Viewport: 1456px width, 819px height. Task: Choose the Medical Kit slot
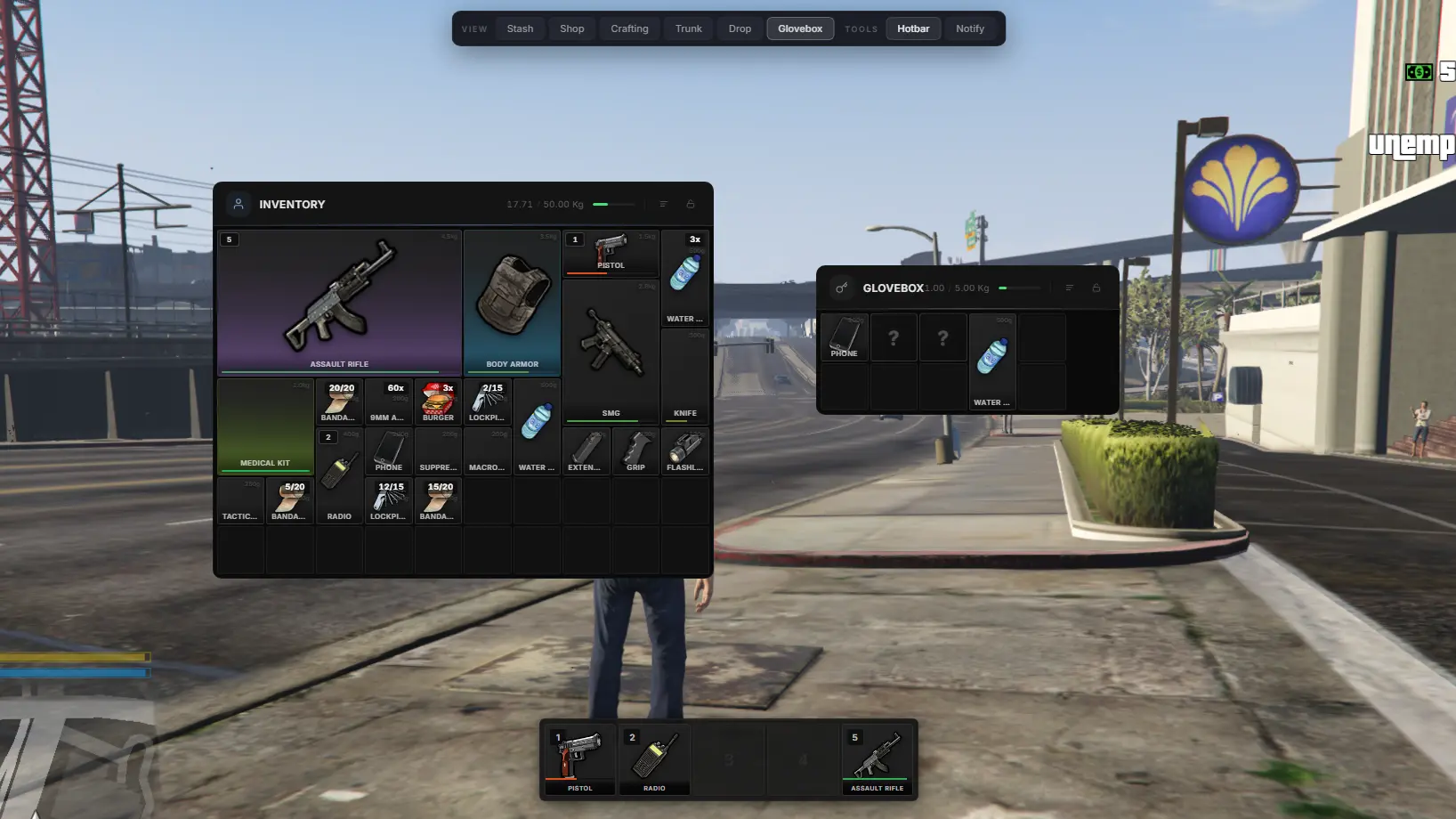265,426
